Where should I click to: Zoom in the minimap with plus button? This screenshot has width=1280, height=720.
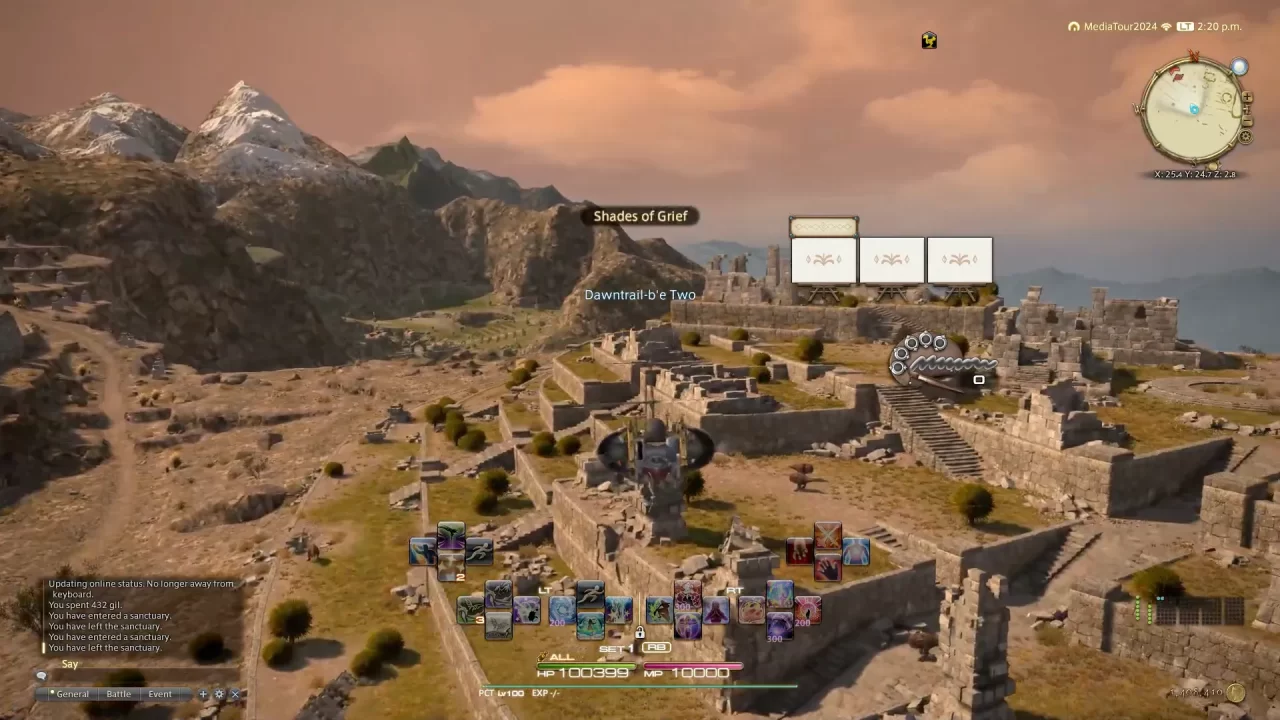point(1247,98)
